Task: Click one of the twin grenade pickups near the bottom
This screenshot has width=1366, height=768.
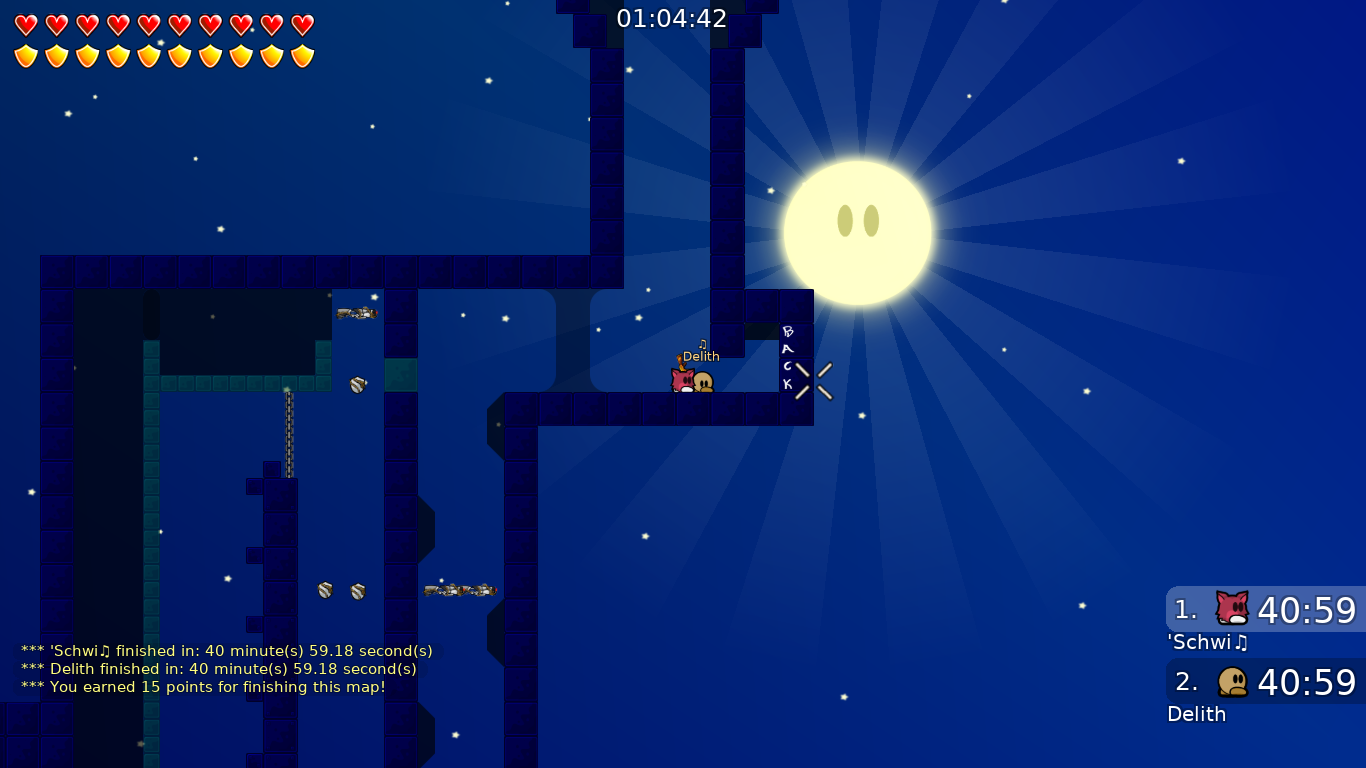Action: click(324, 590)
